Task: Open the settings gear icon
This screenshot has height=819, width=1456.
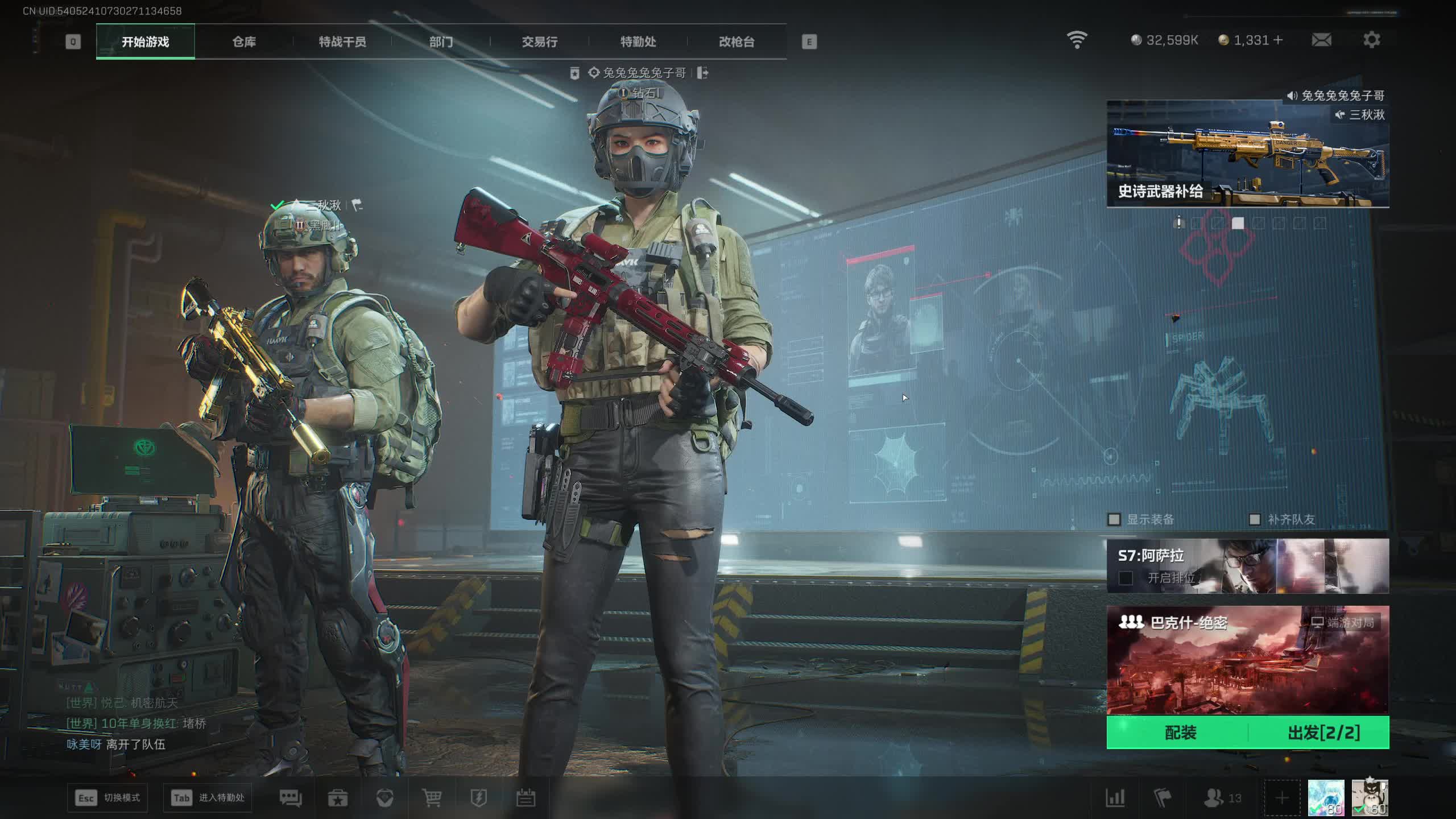Action: coord(1371,40)
